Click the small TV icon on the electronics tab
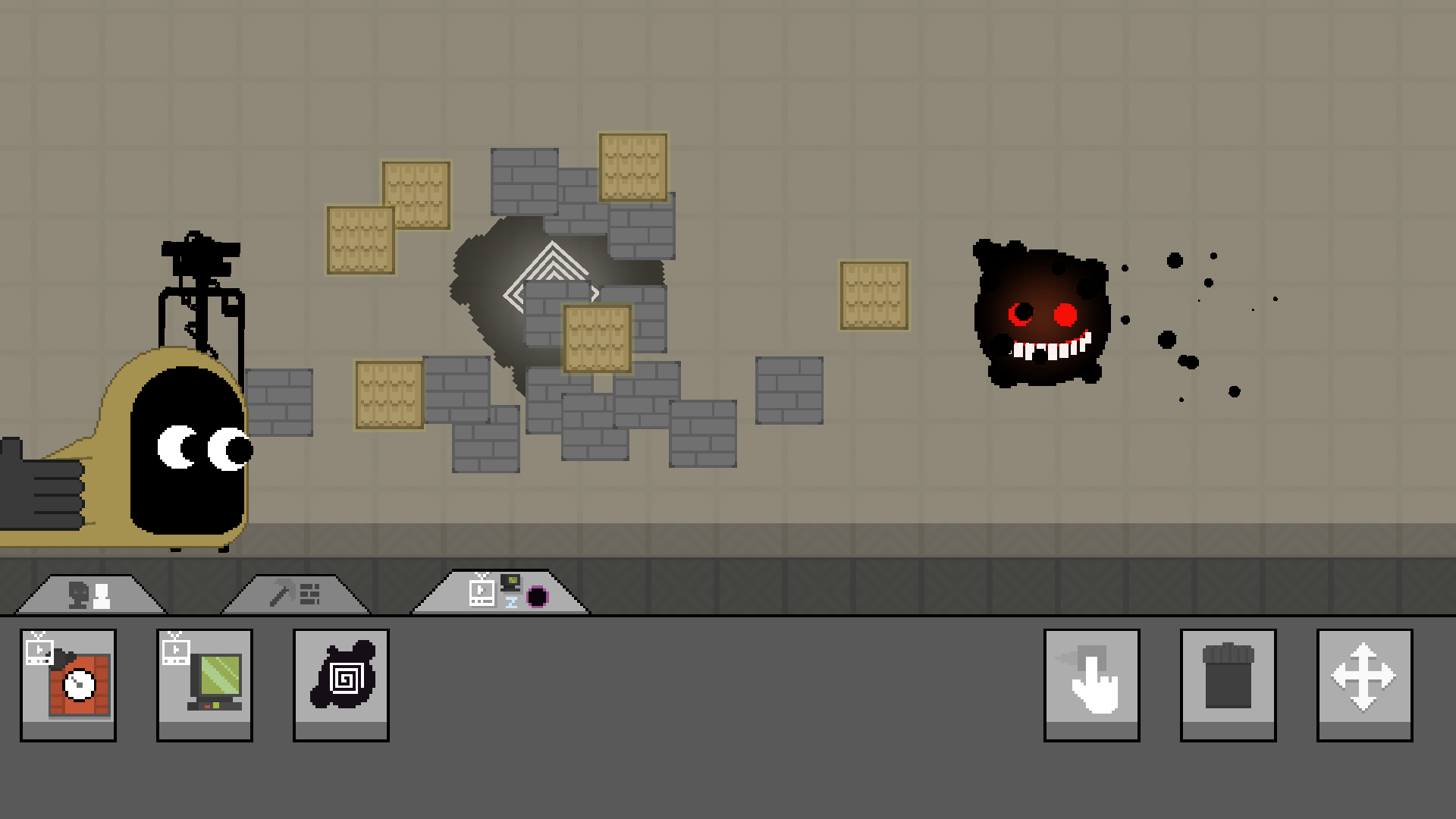The height and width of the screenshot is (819, 1456). coord(480,591)
